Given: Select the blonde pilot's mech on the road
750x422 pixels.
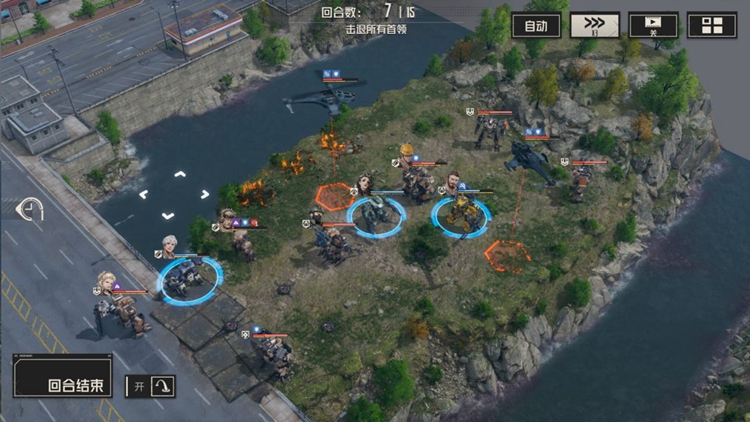Looking at the screenshot, I should (121, 310).
